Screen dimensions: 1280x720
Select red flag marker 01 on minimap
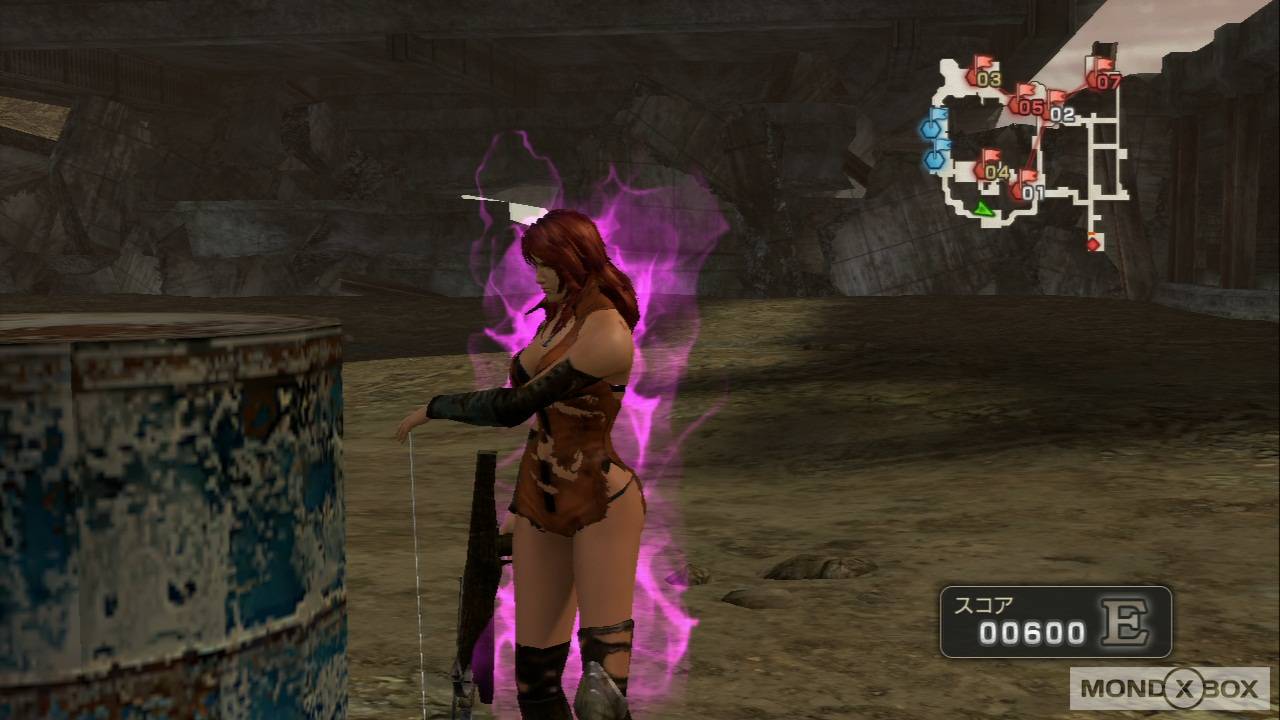tap(1026, 187)
